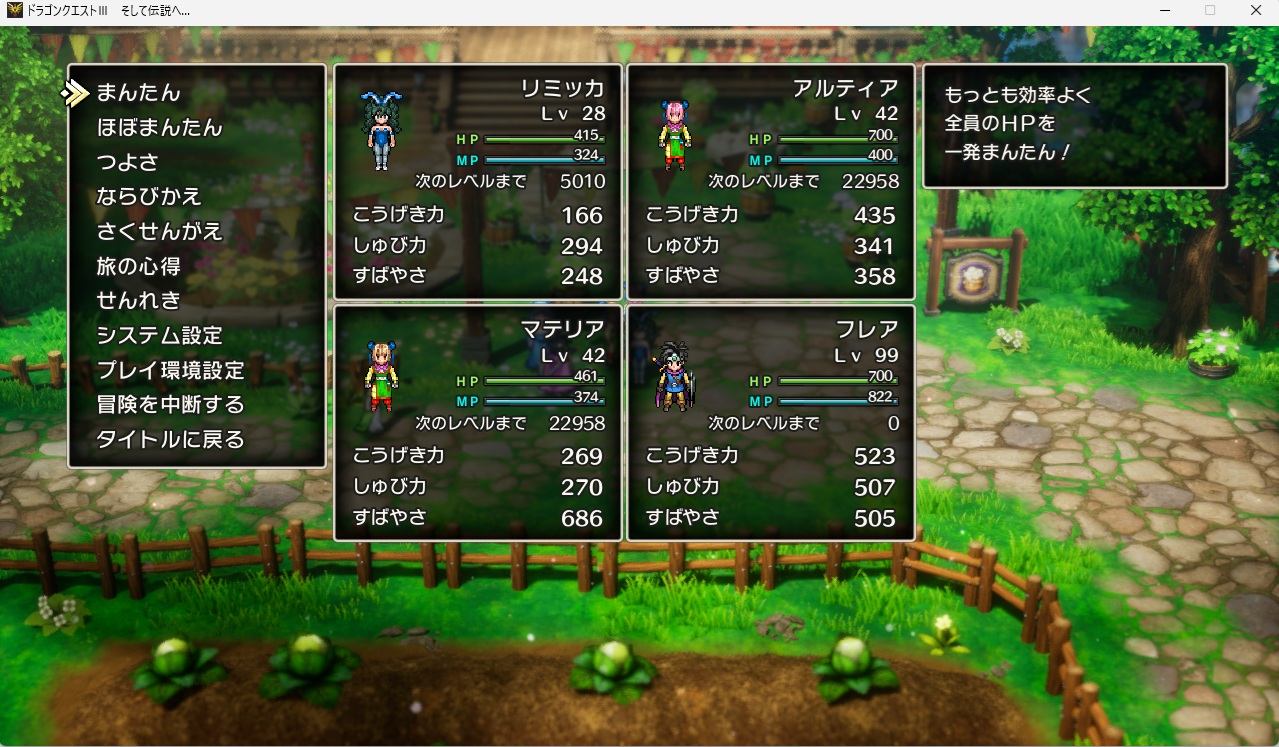Screen dimensions: 1279x747
Task: Select リミッカ's character status panel
Action: 479,182
